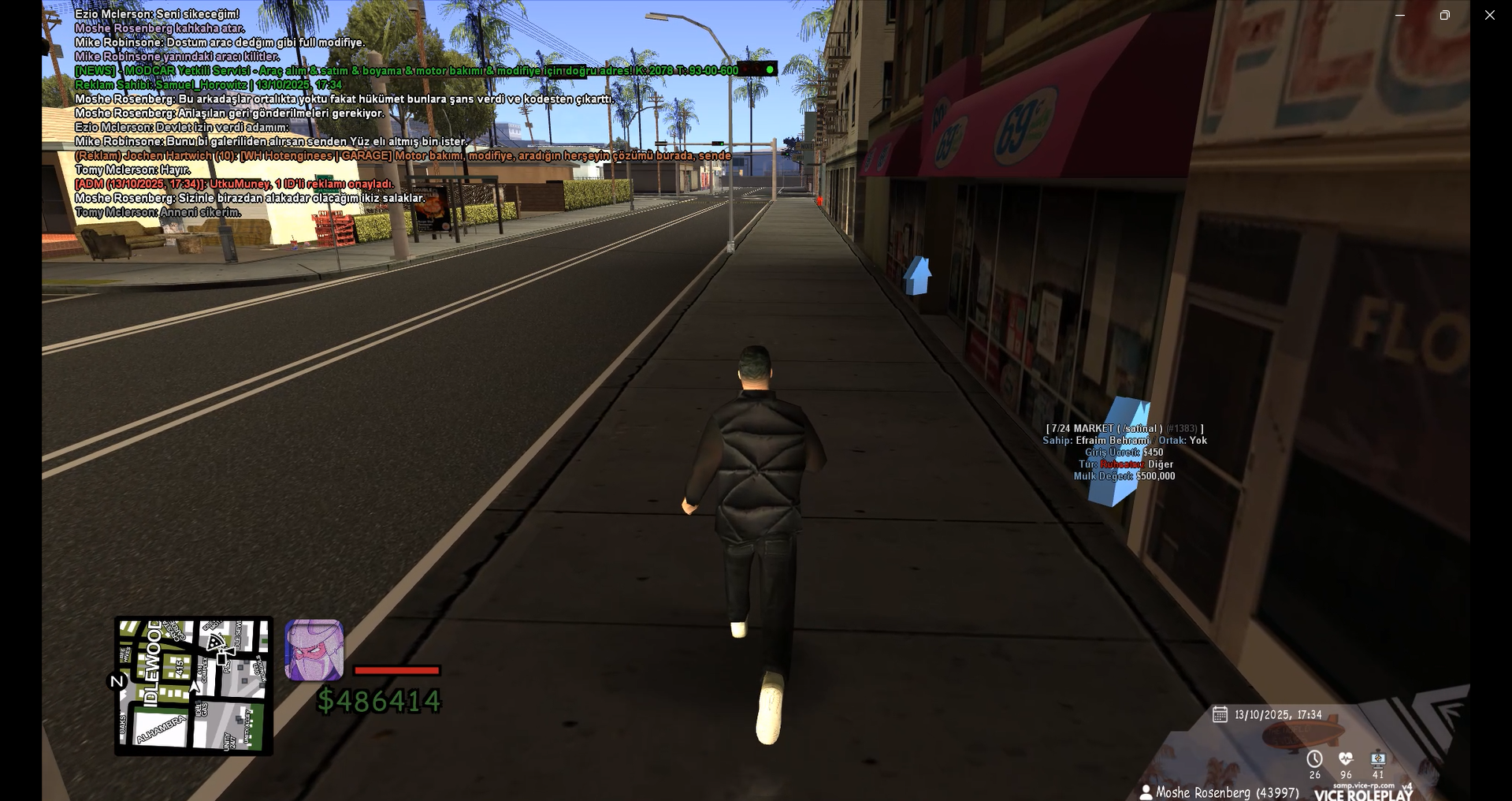The height and width of the screenshot is (801, 1512).
Task: Click the monitor icon above 41
Action: pyautogui.click(x=1378, y=758)
